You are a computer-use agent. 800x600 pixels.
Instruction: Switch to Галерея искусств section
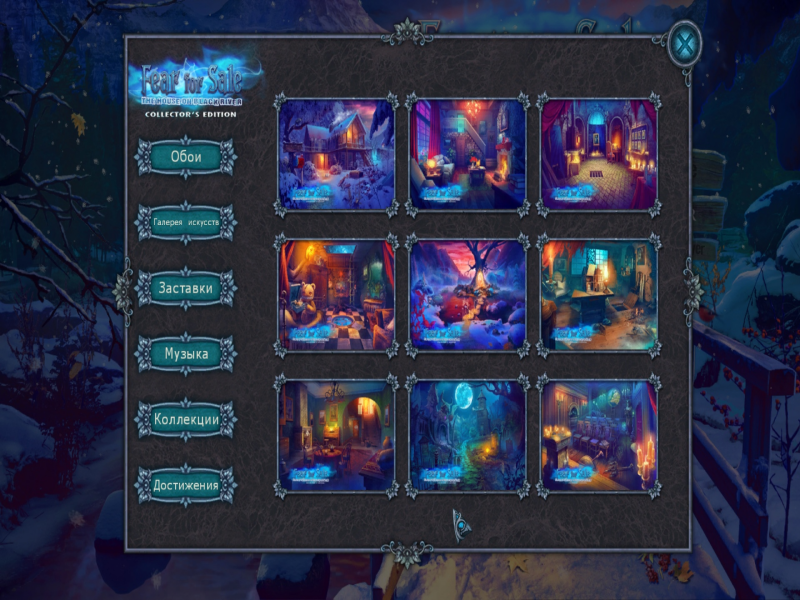[x=186, y=223]
